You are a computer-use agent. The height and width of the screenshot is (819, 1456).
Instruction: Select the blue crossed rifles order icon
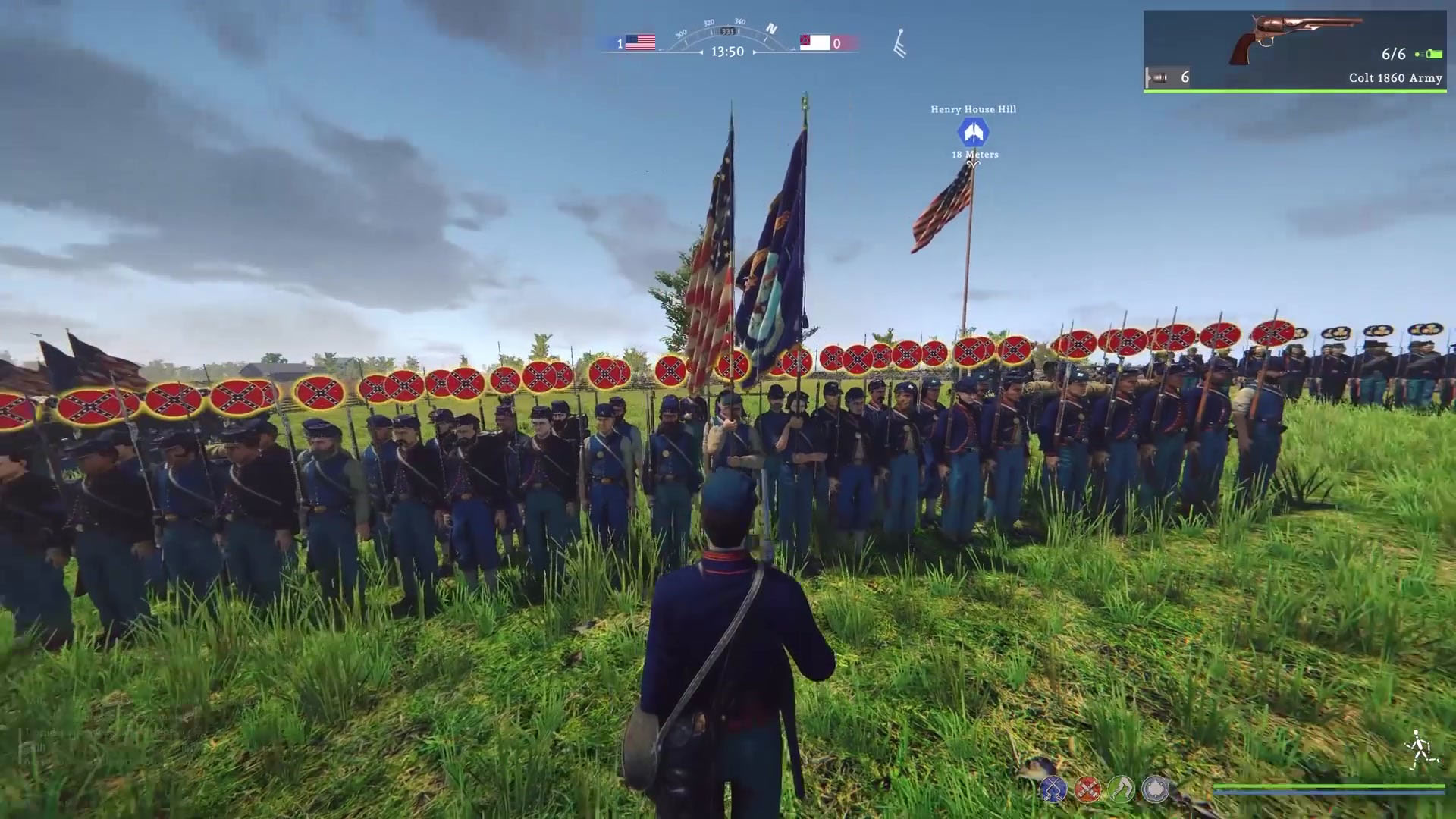1053,789
